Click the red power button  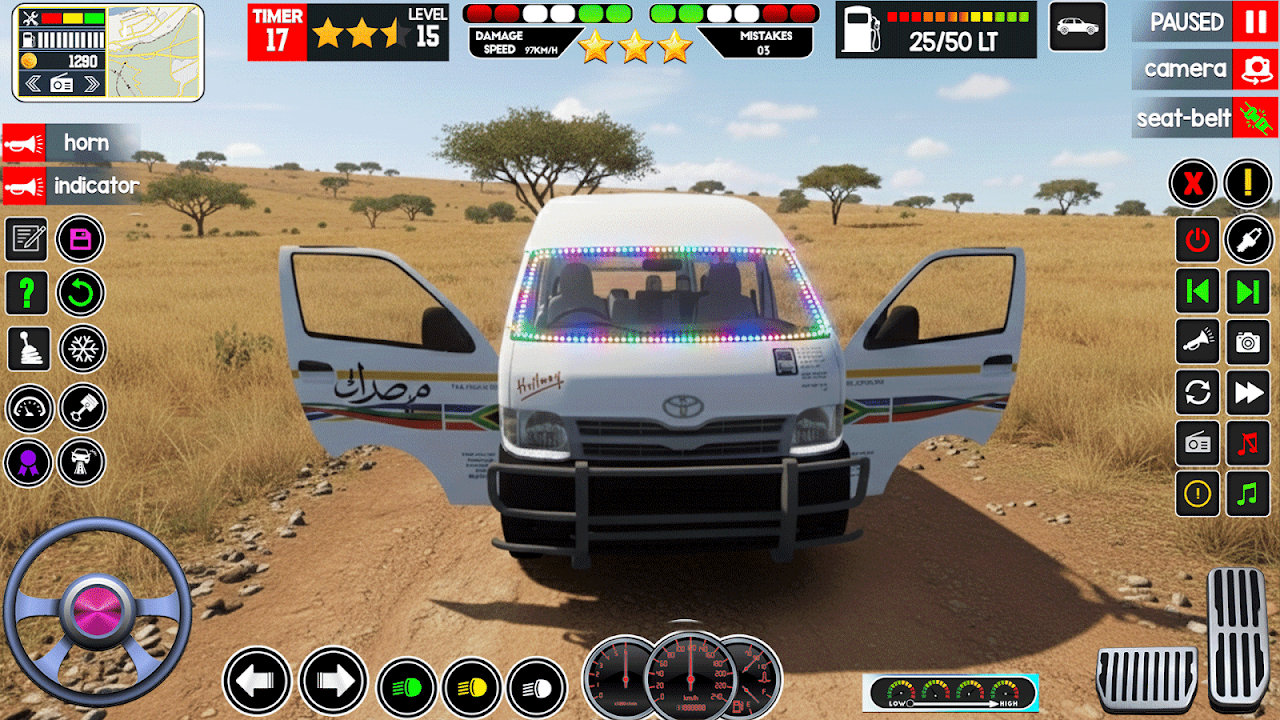click(x=1197, y=239)
